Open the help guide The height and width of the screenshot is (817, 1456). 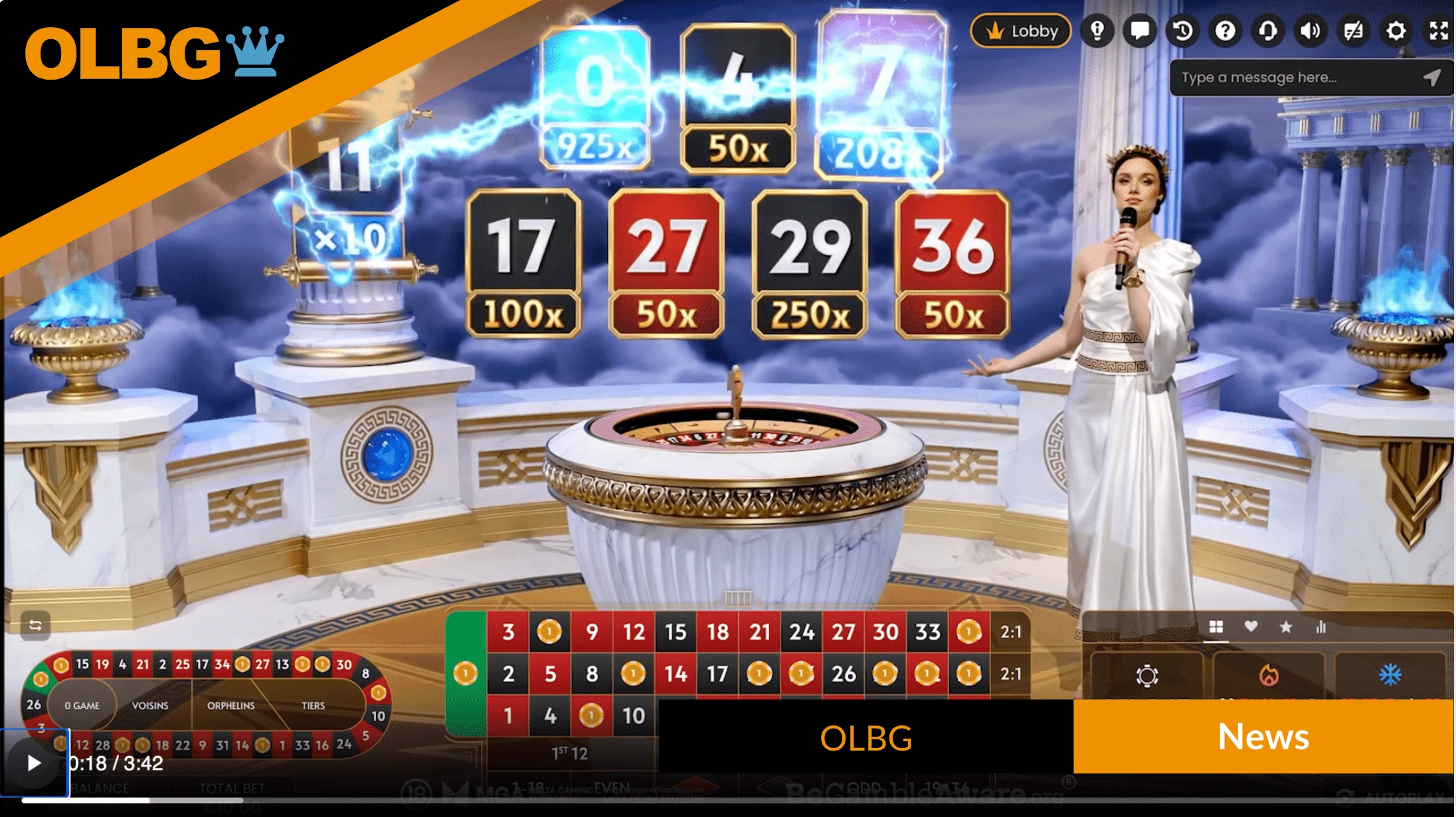(x=1226, y=31)
